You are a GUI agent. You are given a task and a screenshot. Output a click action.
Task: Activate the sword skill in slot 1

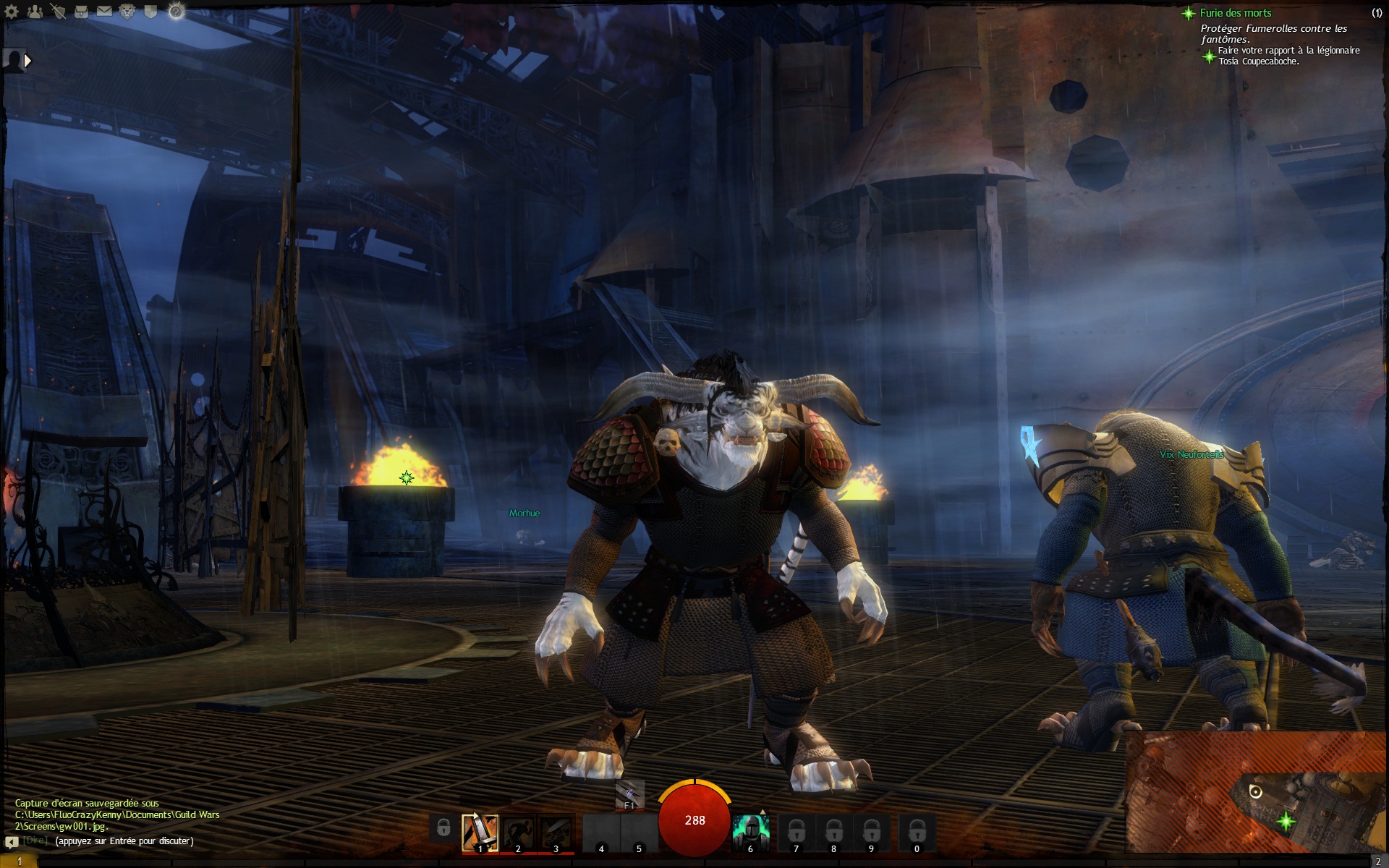click(480, 833)
